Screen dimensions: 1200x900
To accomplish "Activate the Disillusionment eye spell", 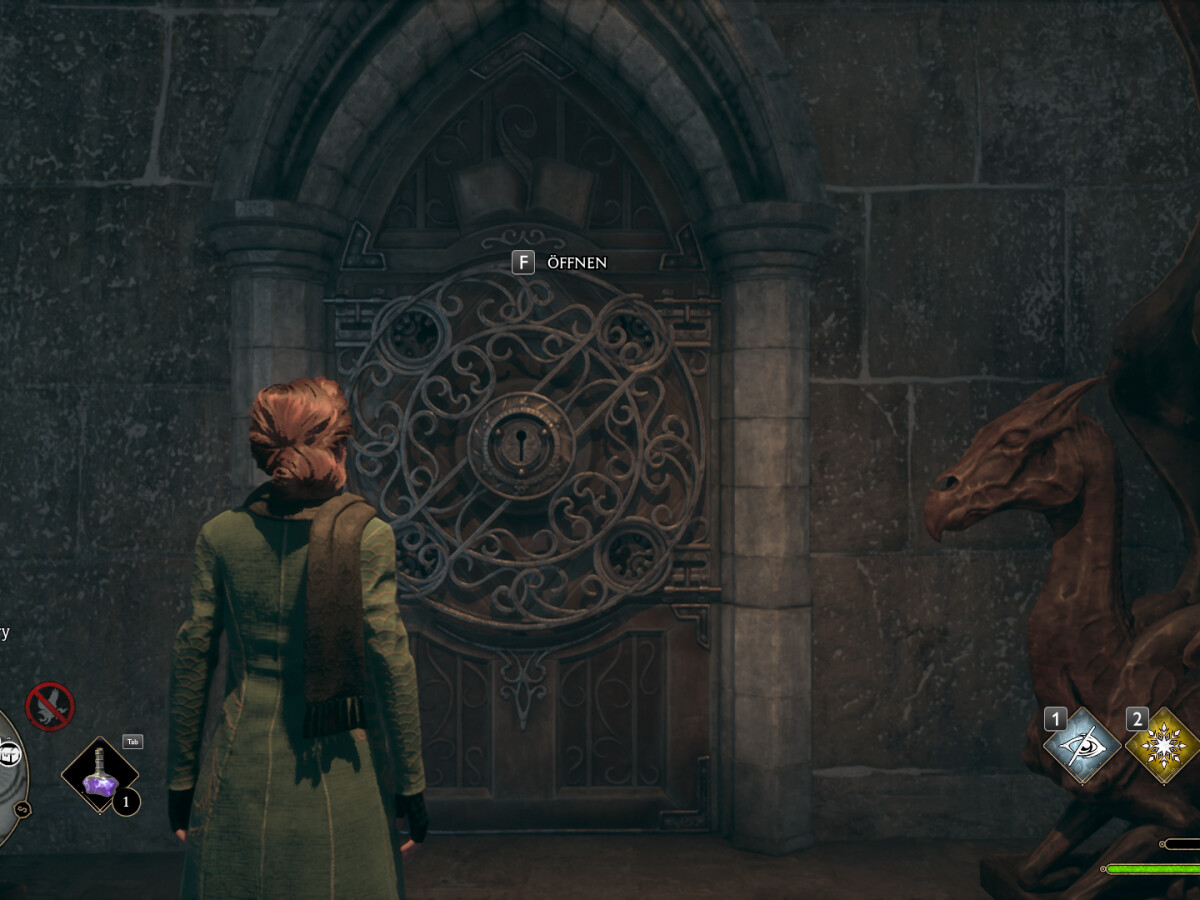I will click(x=1081, y=746).
